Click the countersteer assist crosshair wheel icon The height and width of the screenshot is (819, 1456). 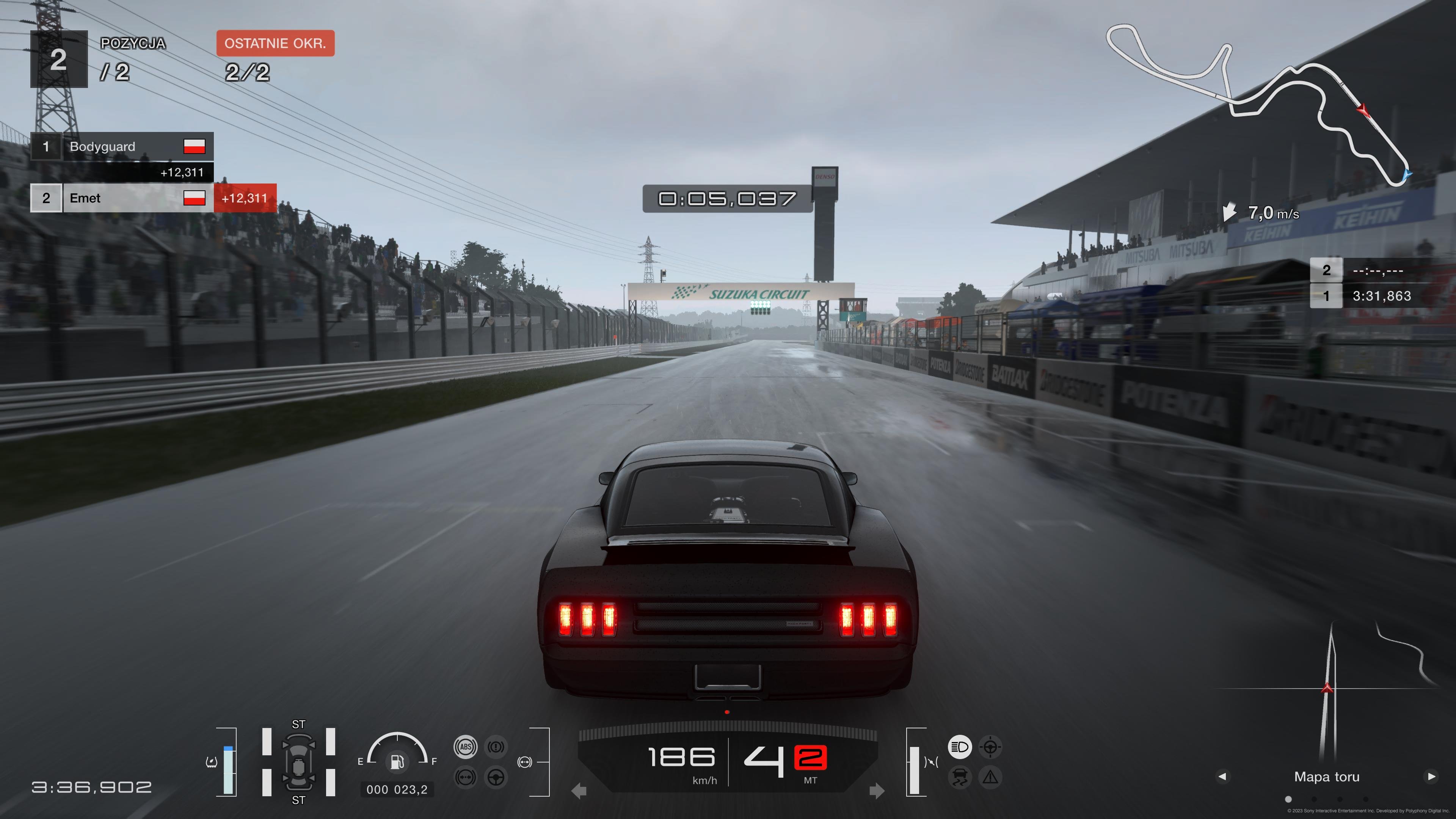tap(990, 747)
